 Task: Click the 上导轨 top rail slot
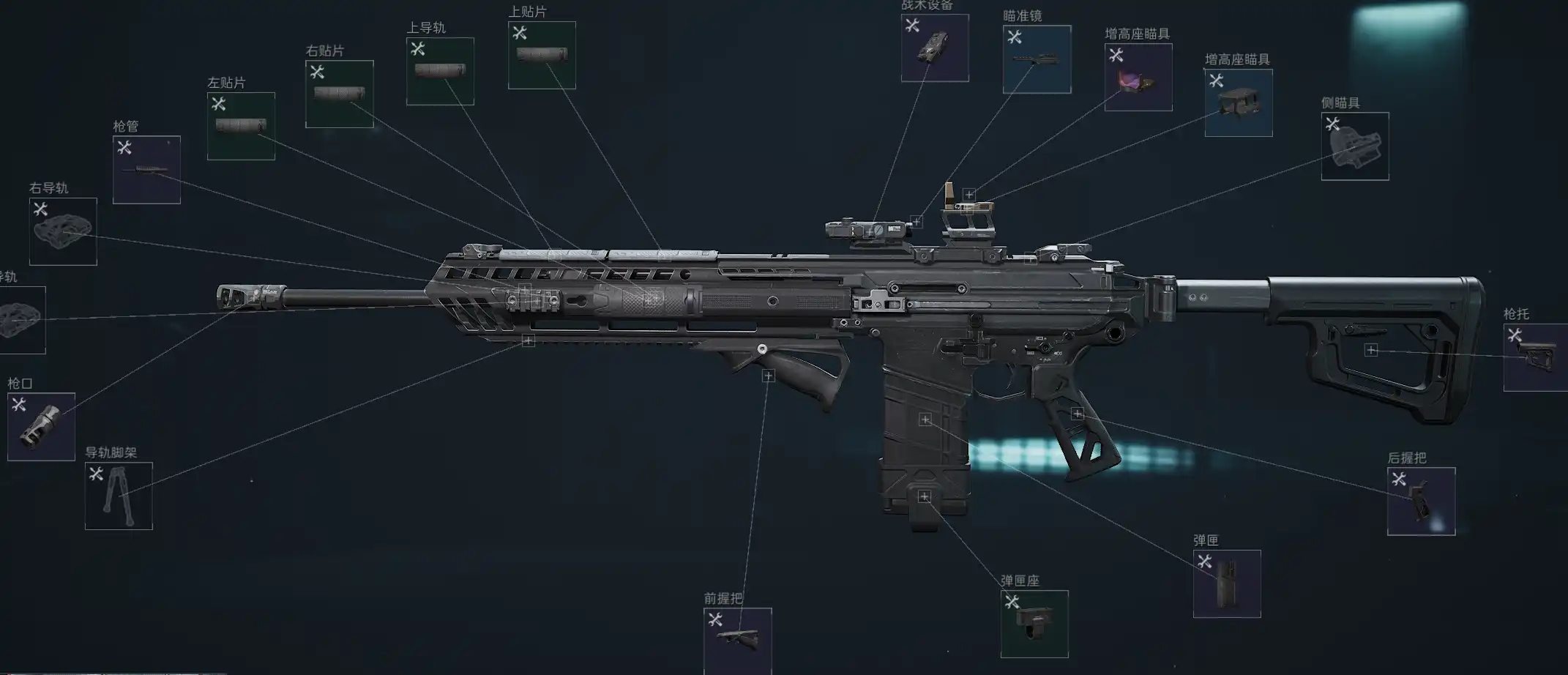440,71
